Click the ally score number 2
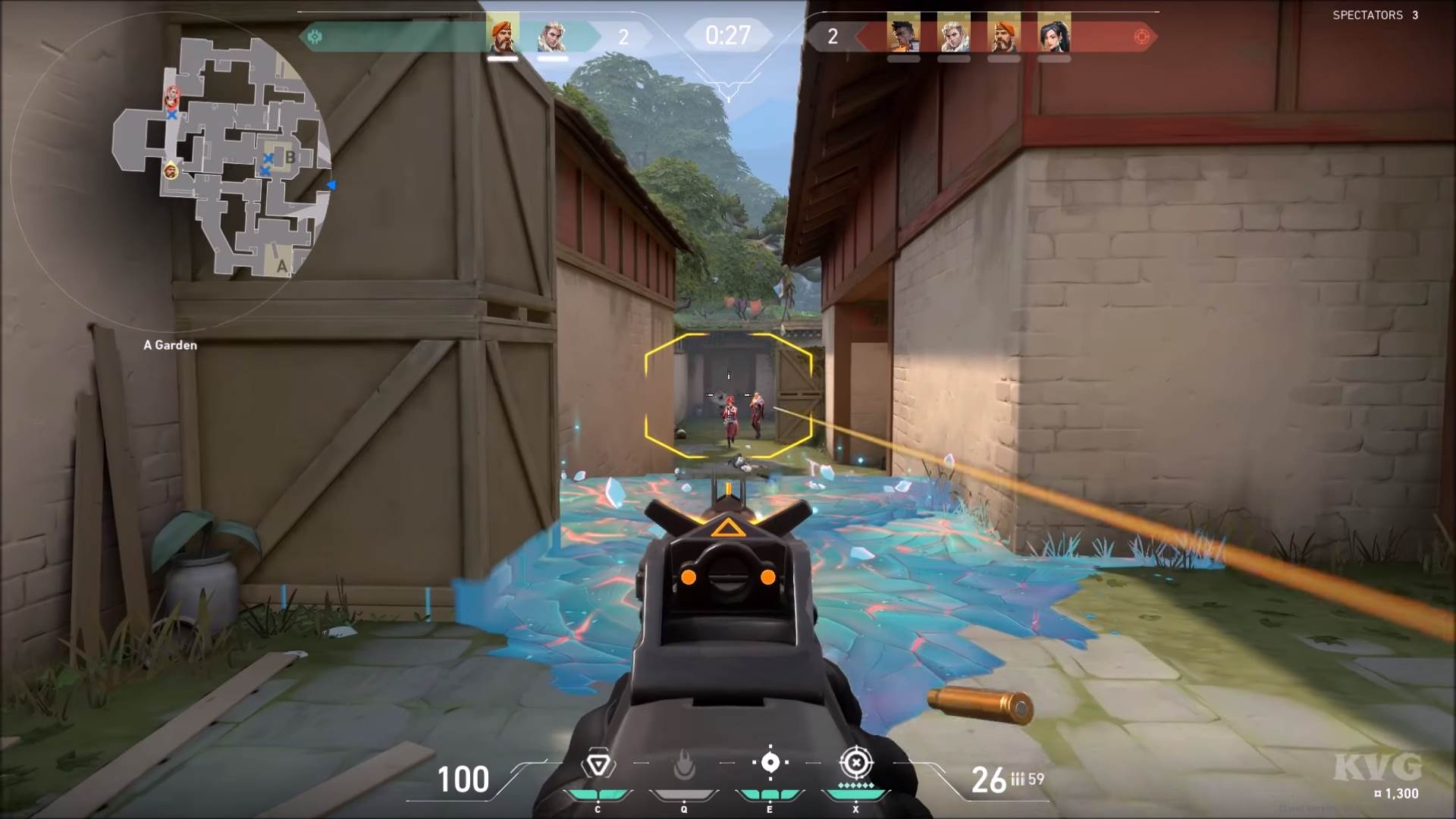Screen dimensions: 1456x819 (x=625, y=37)
